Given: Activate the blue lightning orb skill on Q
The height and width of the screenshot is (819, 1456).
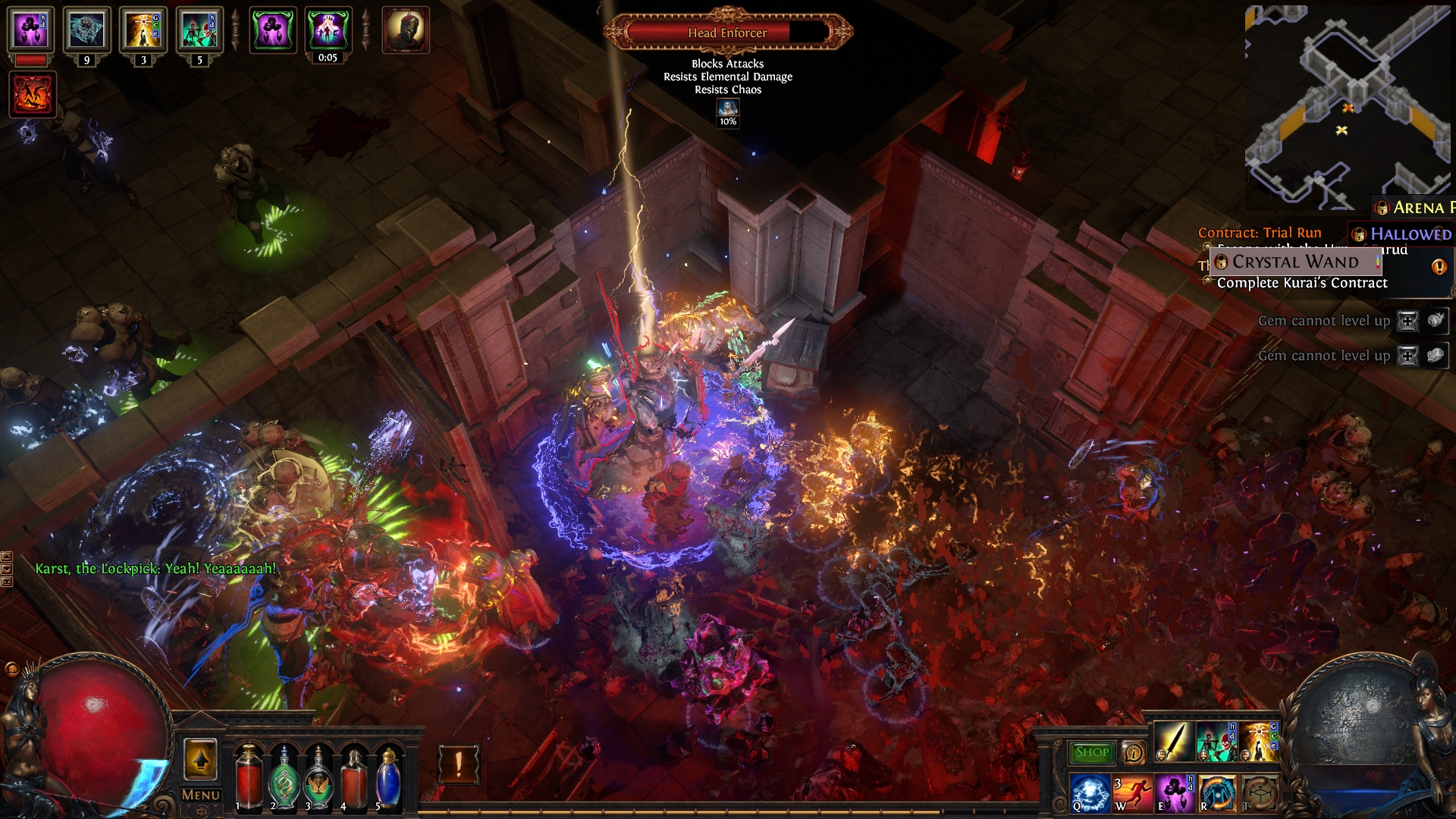Looking at the screenshot, I should (x=1090, y=793).
